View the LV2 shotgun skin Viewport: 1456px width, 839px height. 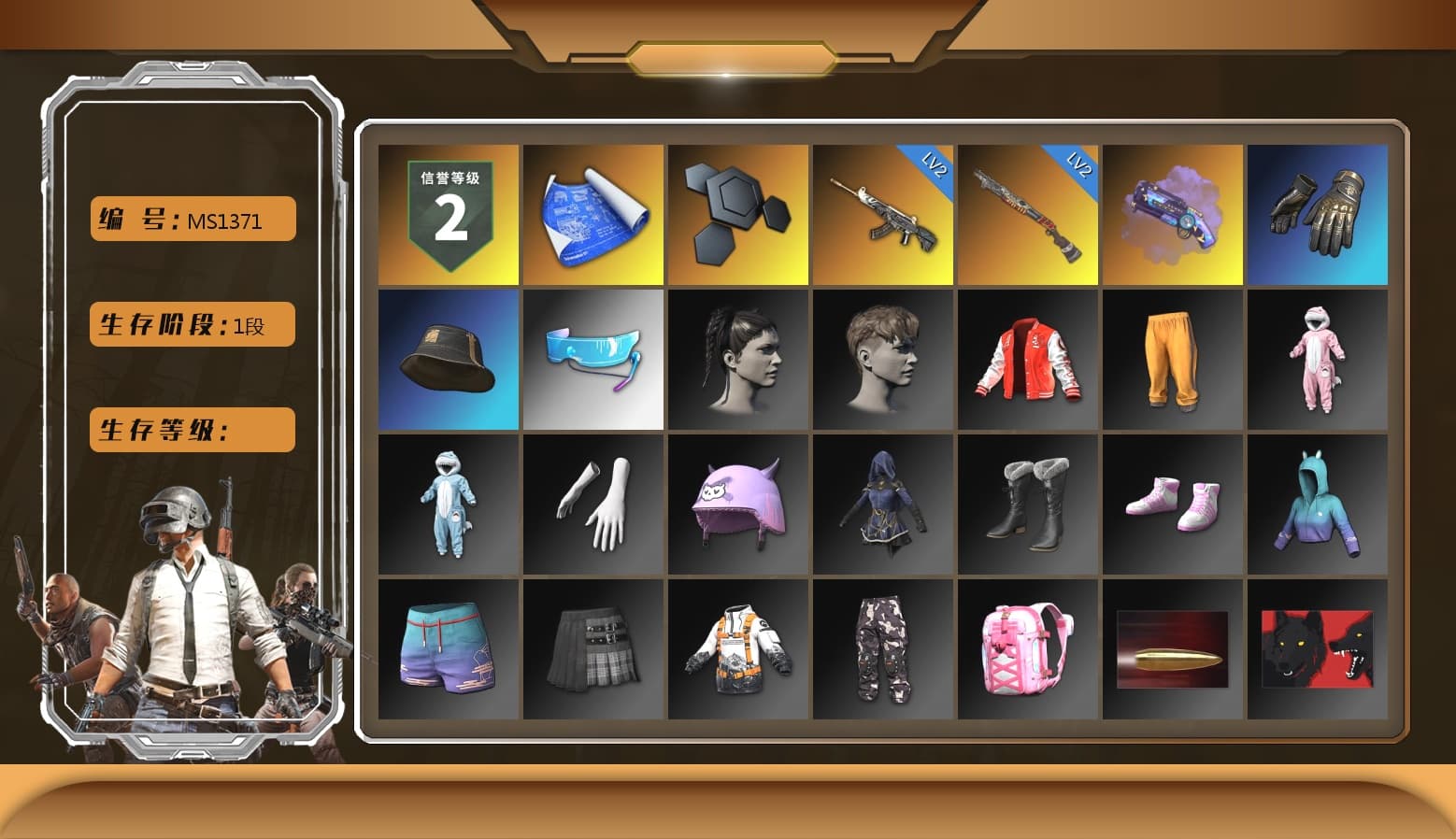[x=1027, y=214]
